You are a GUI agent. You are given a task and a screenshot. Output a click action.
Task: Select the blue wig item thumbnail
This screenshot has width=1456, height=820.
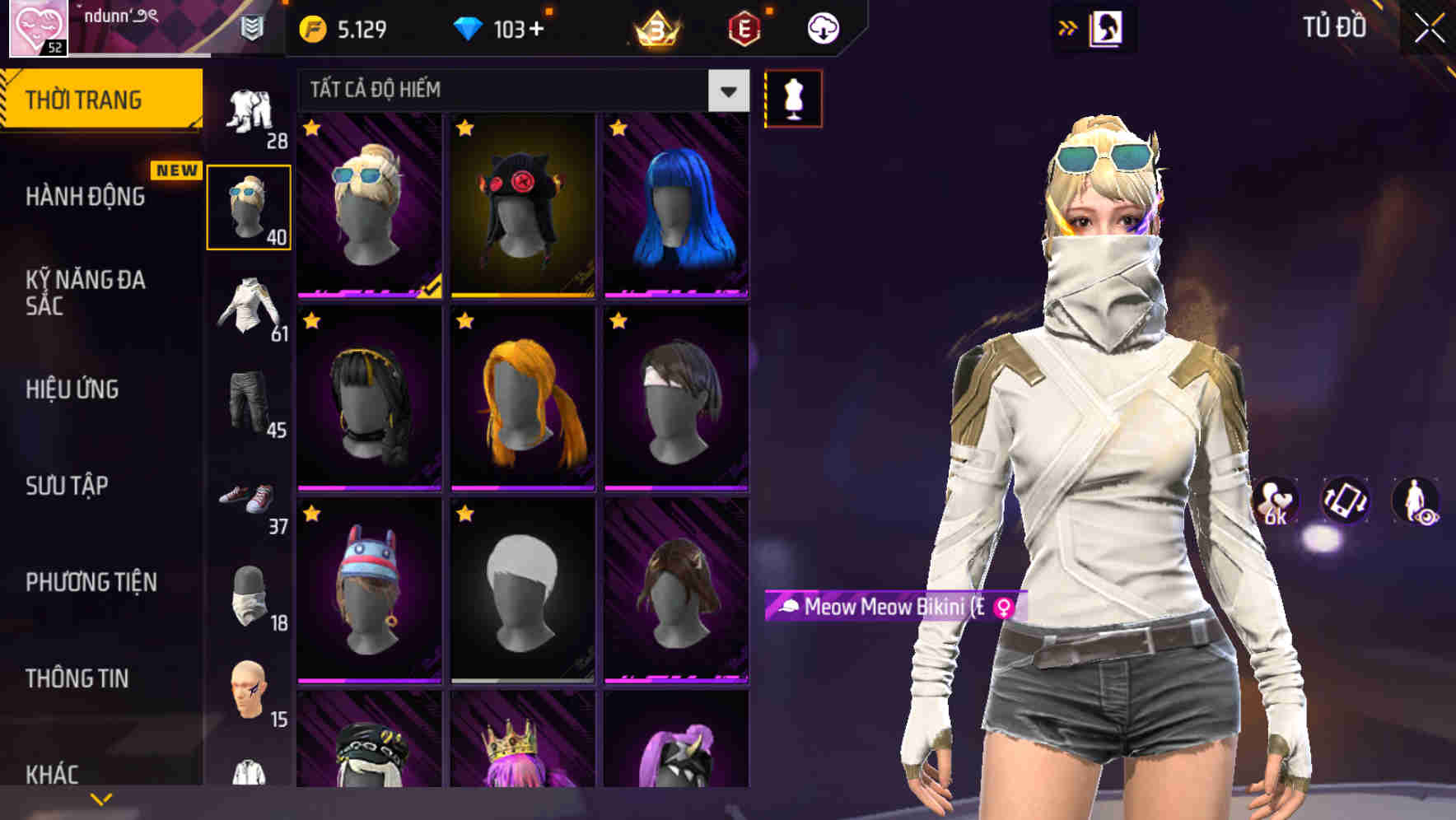[675, 206]
